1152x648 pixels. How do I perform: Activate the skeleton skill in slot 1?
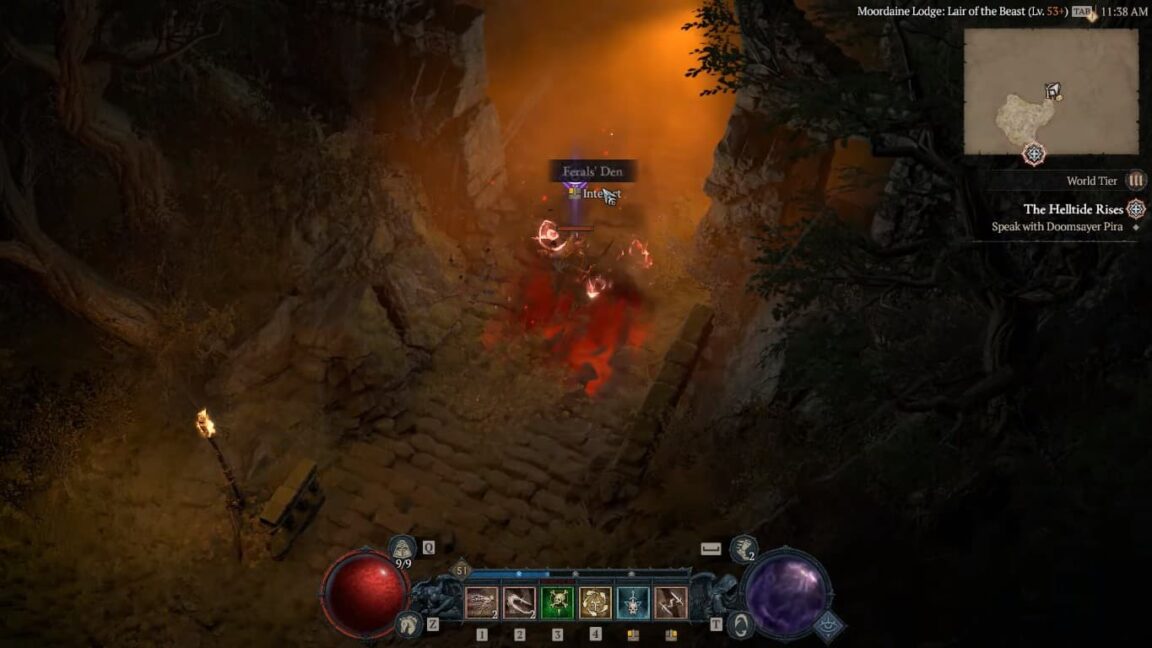click(x=481, y=602)
